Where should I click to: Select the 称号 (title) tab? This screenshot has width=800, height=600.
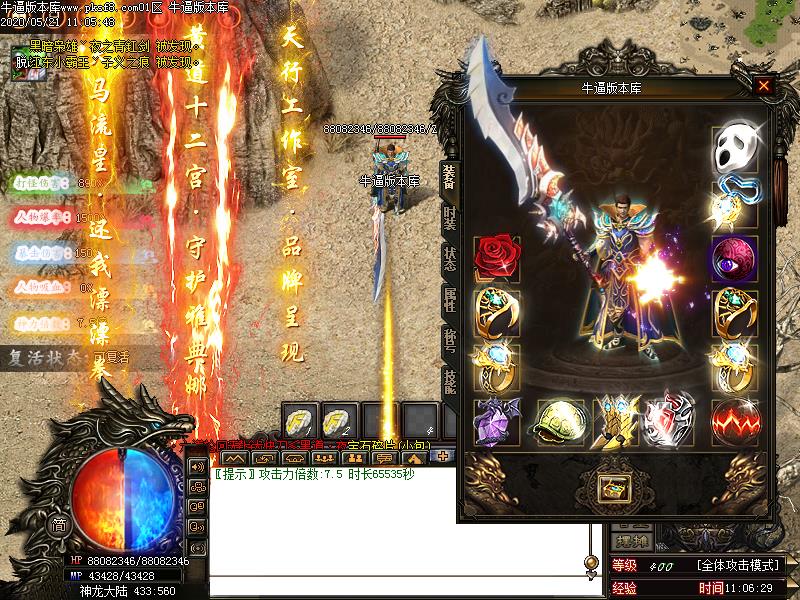click(x=449, y=341)
